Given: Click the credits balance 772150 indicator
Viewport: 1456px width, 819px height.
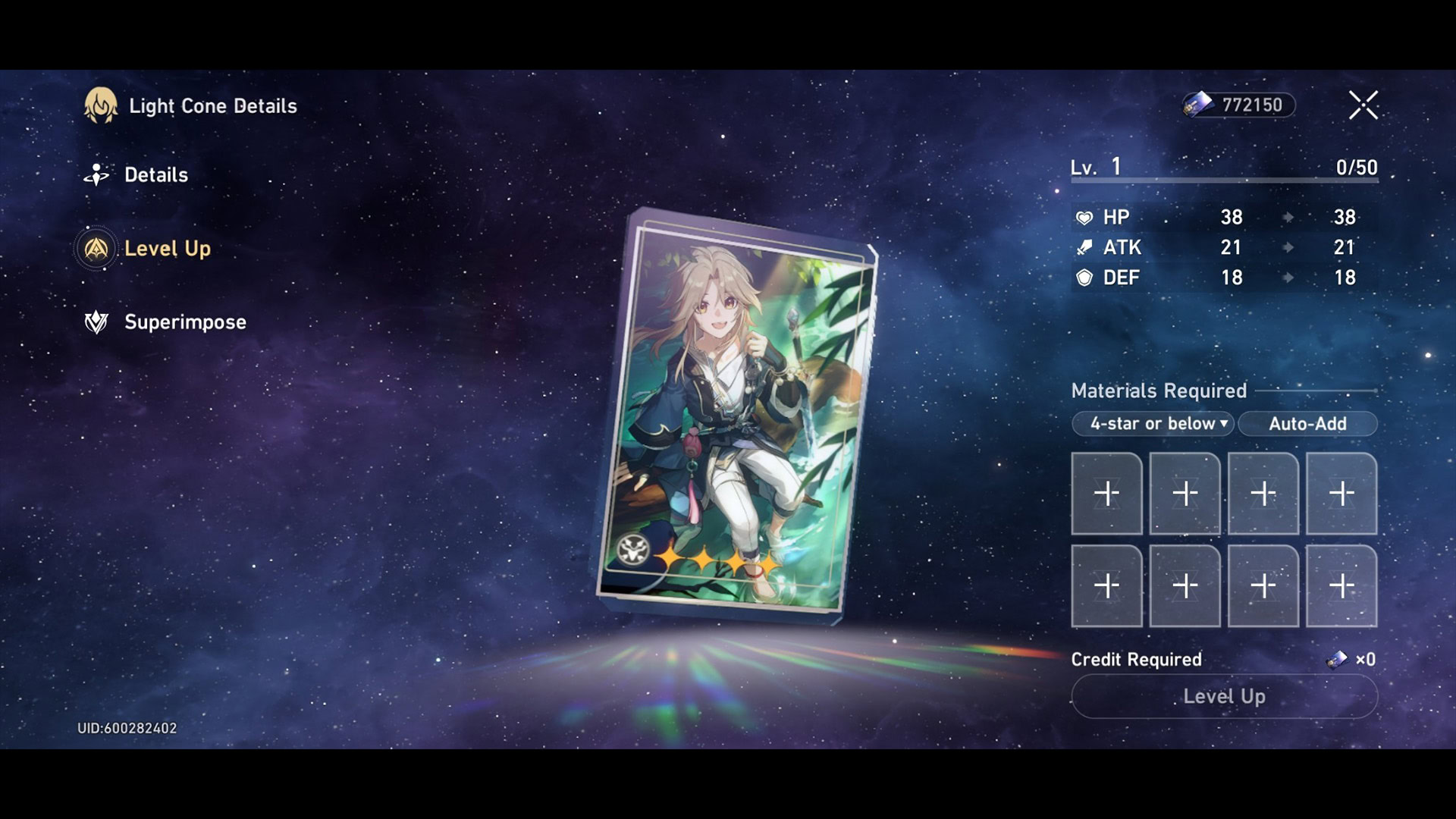Looking at the screenshot, I should (x=1239, y=105).
